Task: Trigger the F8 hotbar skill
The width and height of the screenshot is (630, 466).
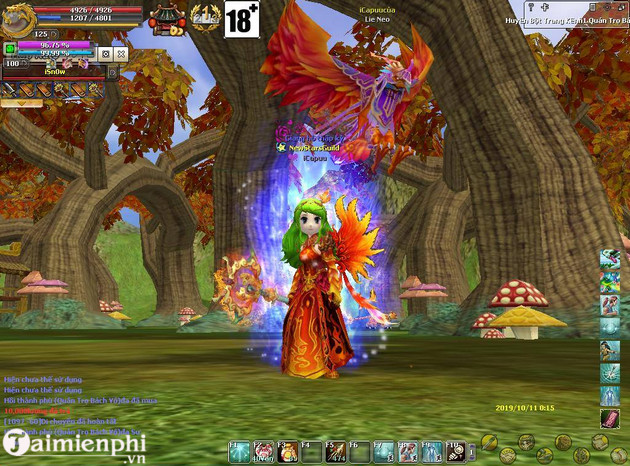Action: pos(408,452)
